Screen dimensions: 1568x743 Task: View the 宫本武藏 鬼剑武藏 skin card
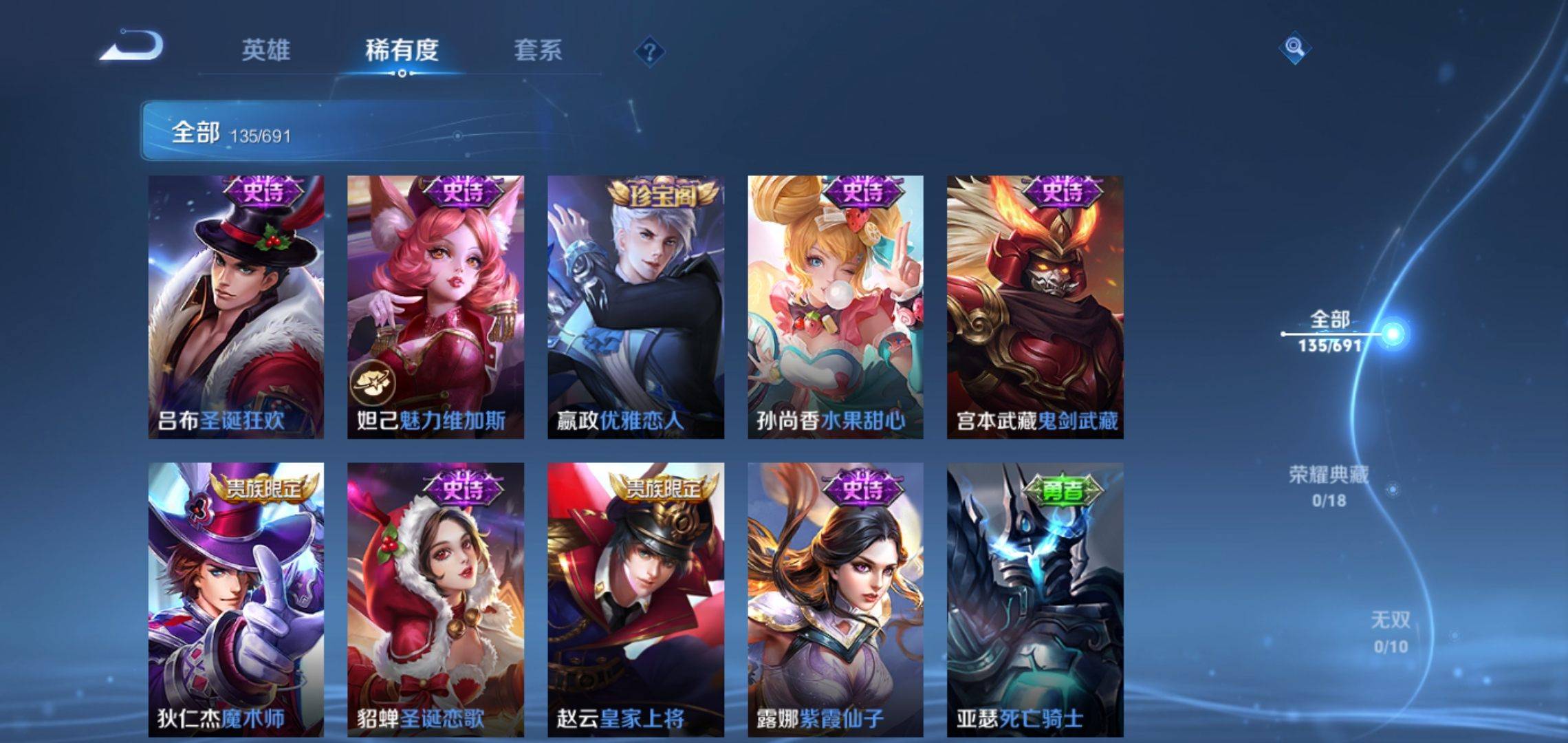tap(1035, 307)
